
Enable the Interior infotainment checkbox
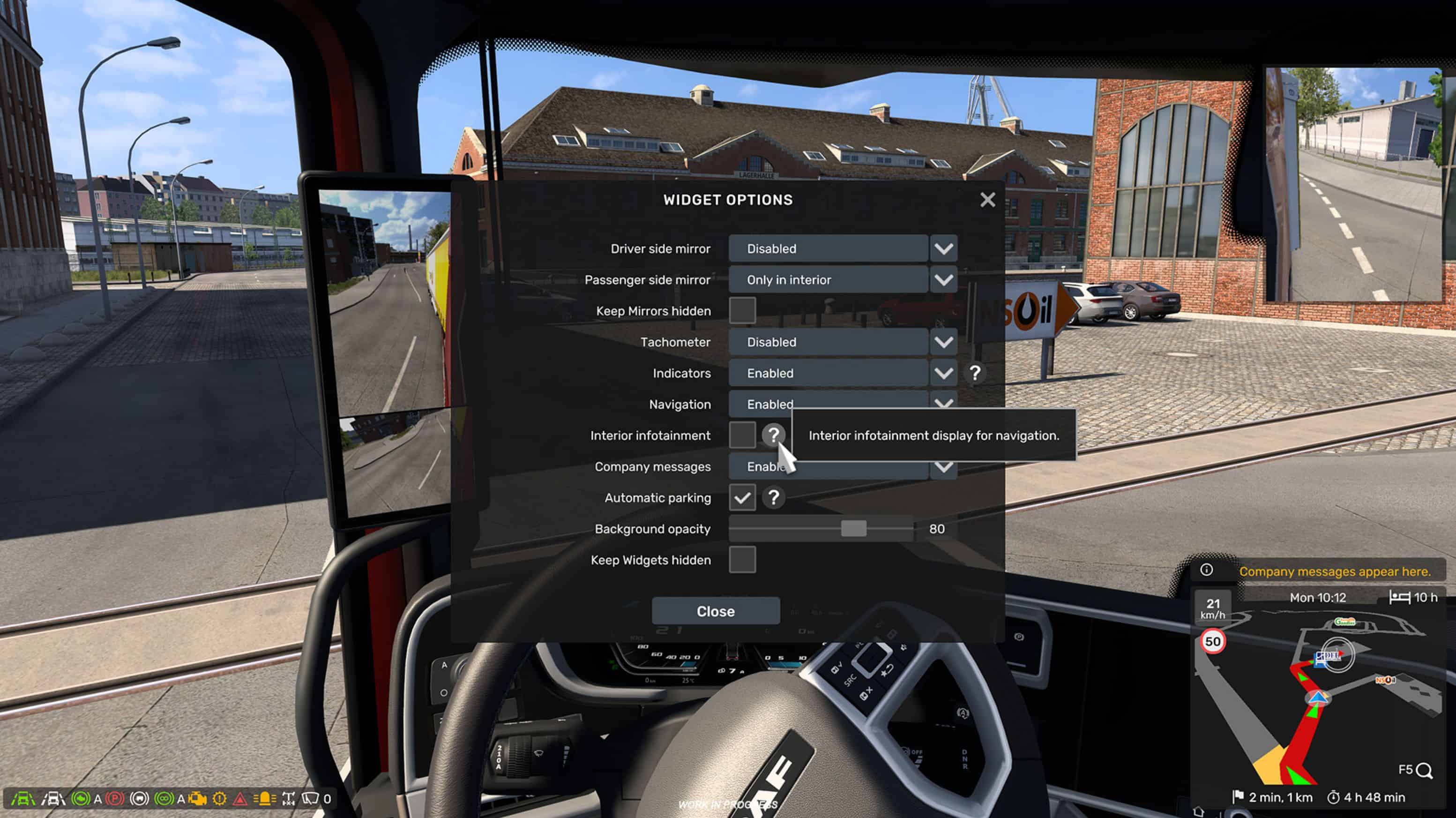coord(743,435)
